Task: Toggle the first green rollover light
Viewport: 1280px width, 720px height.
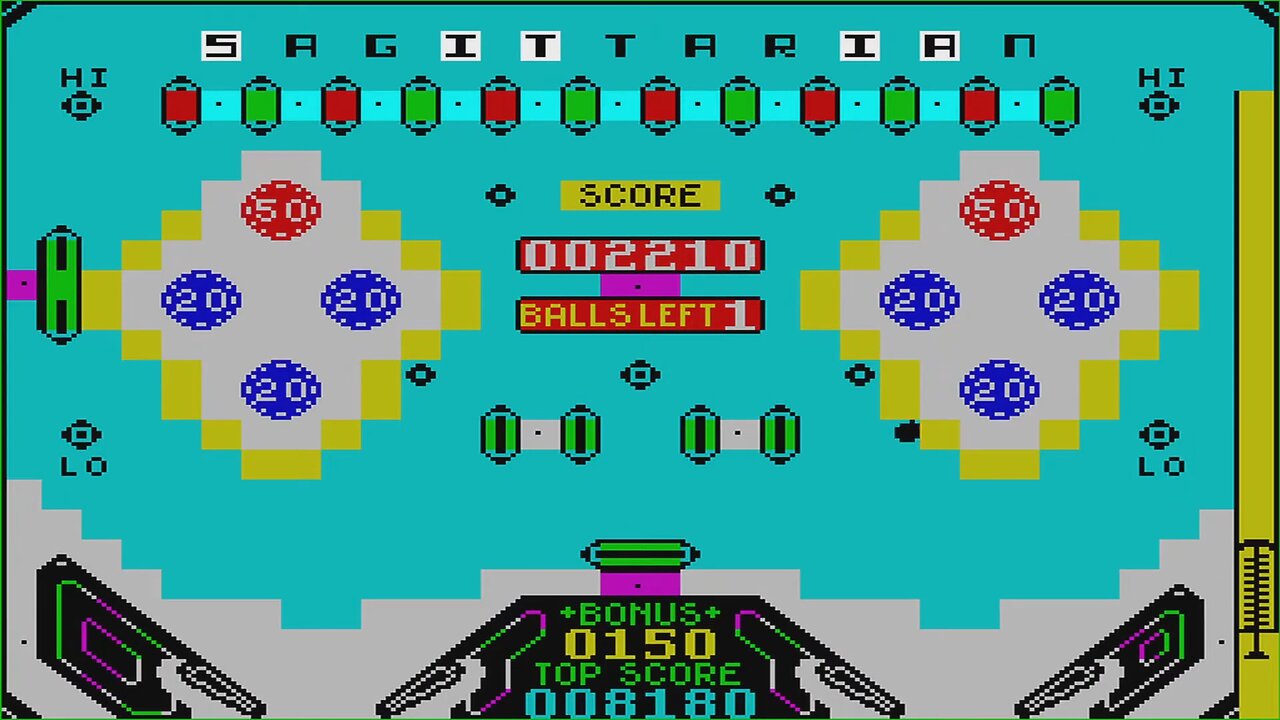Action: tap(262, 104)
